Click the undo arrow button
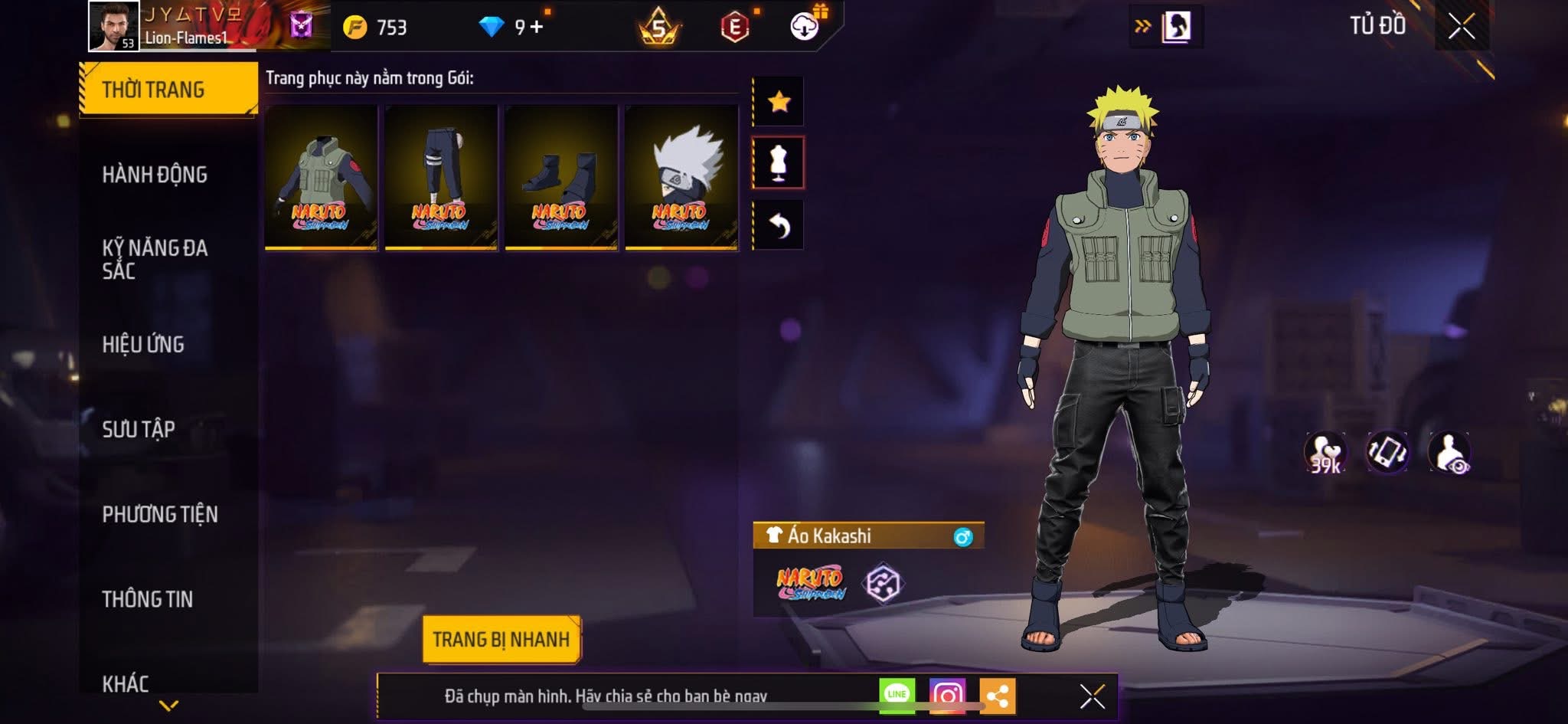1568x724 pixels. click(x=779, y=225)
